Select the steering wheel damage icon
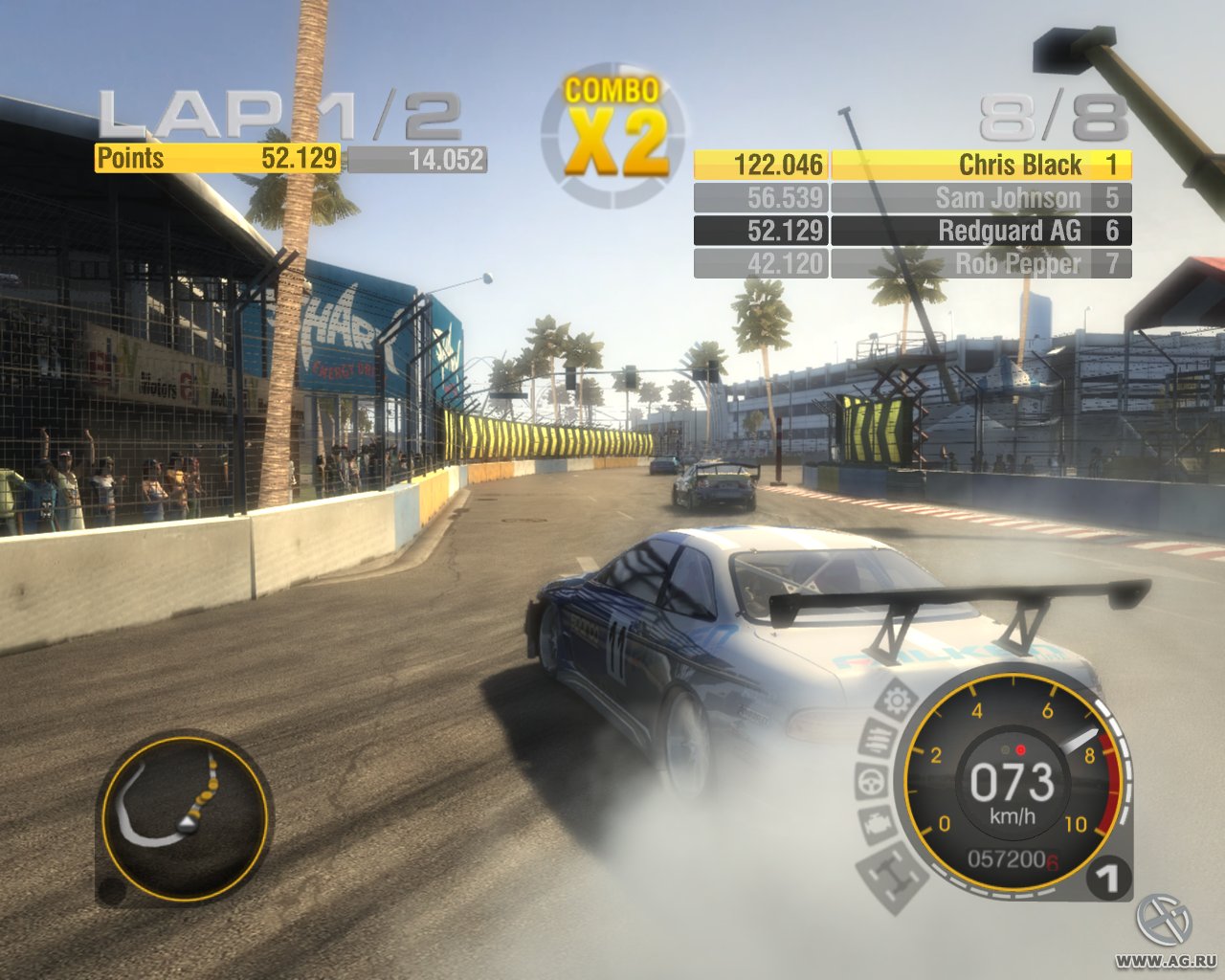The height and width of the screenshot is (980, 1225). tap(869, 783)
